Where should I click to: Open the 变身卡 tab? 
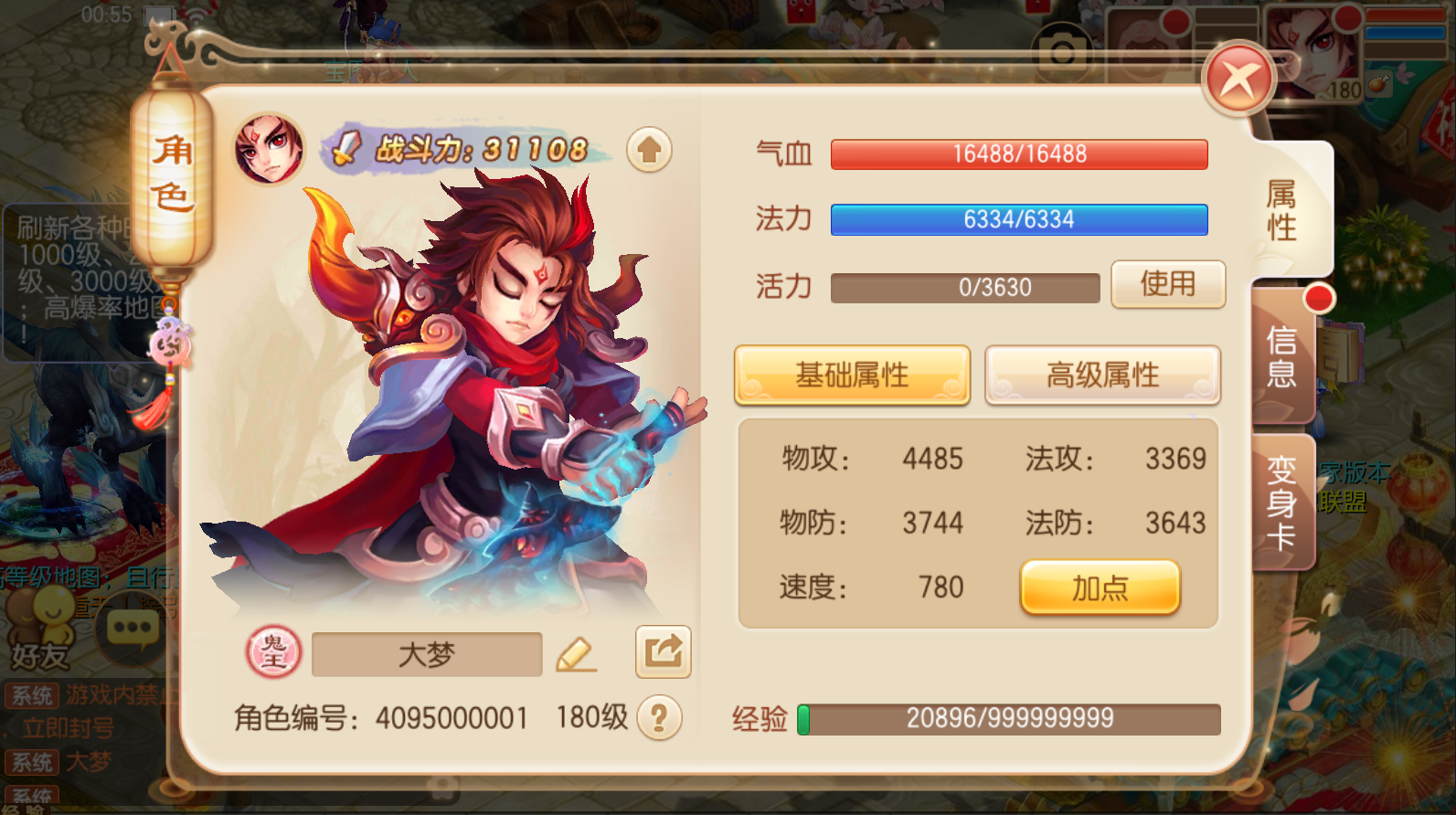tap(1282, 501)
